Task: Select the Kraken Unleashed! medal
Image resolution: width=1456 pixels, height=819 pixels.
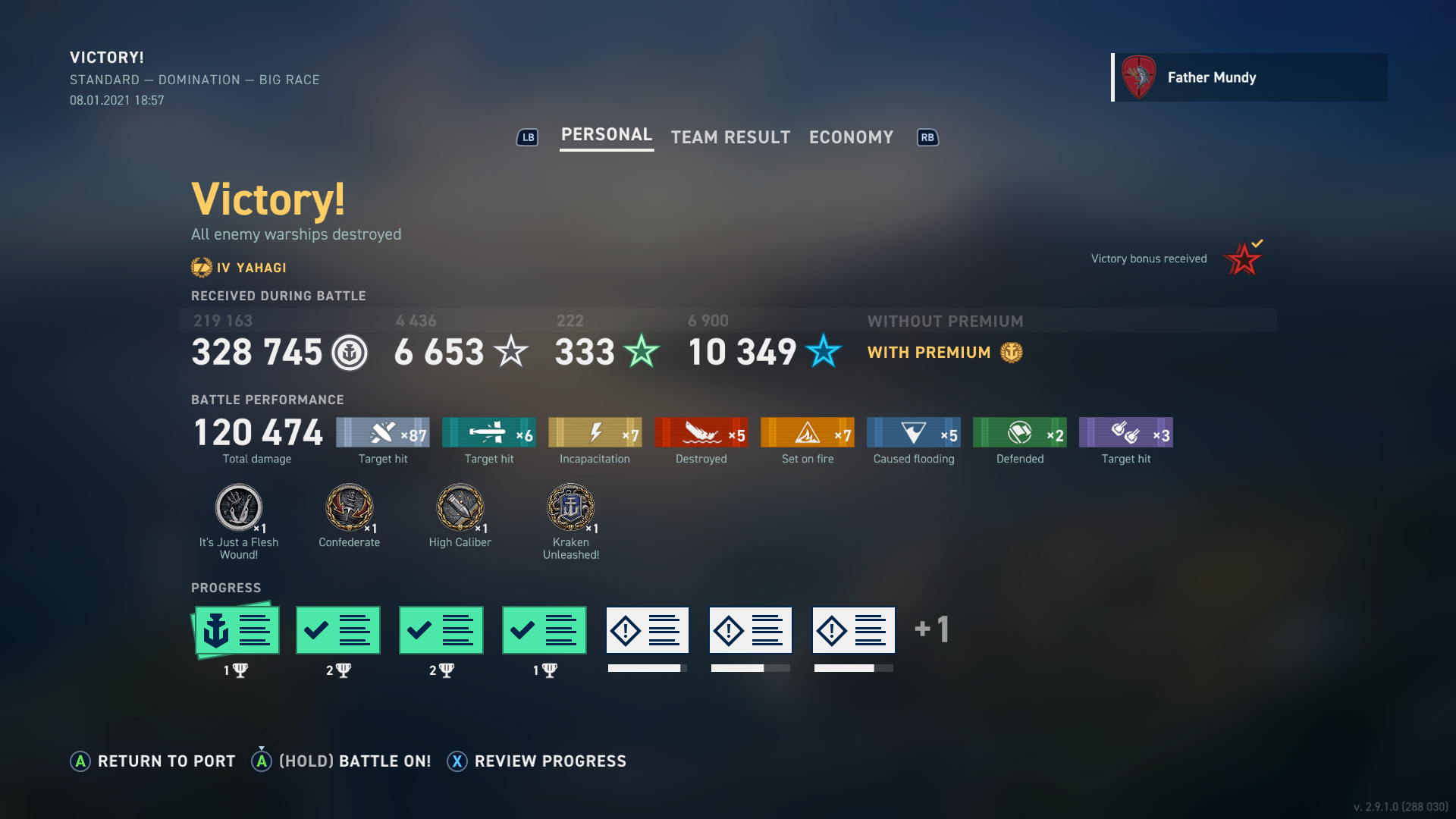Action: (571, 508)
